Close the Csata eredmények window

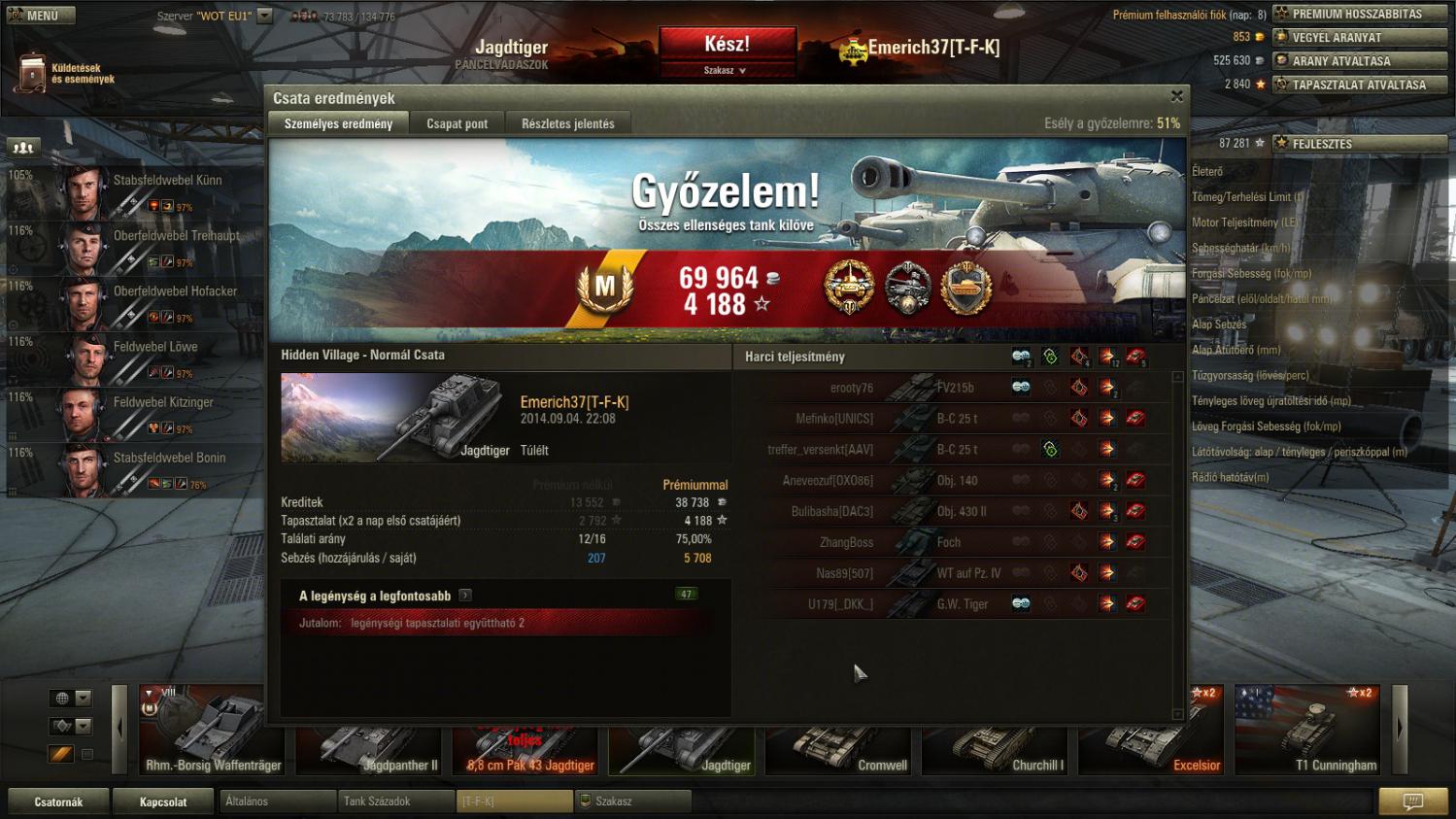1176,96
